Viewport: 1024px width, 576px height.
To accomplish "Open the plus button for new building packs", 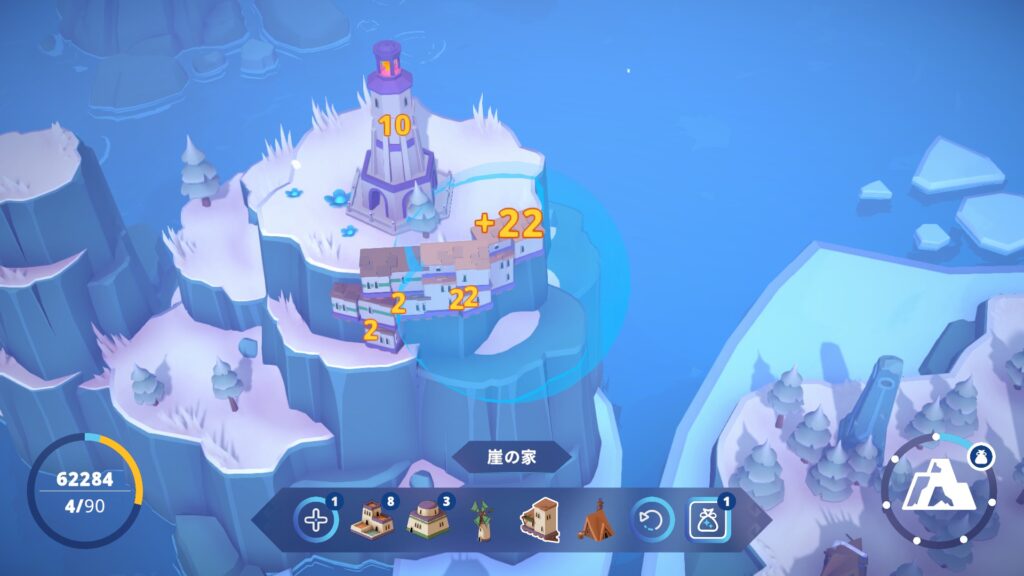I will coord(316,520).
